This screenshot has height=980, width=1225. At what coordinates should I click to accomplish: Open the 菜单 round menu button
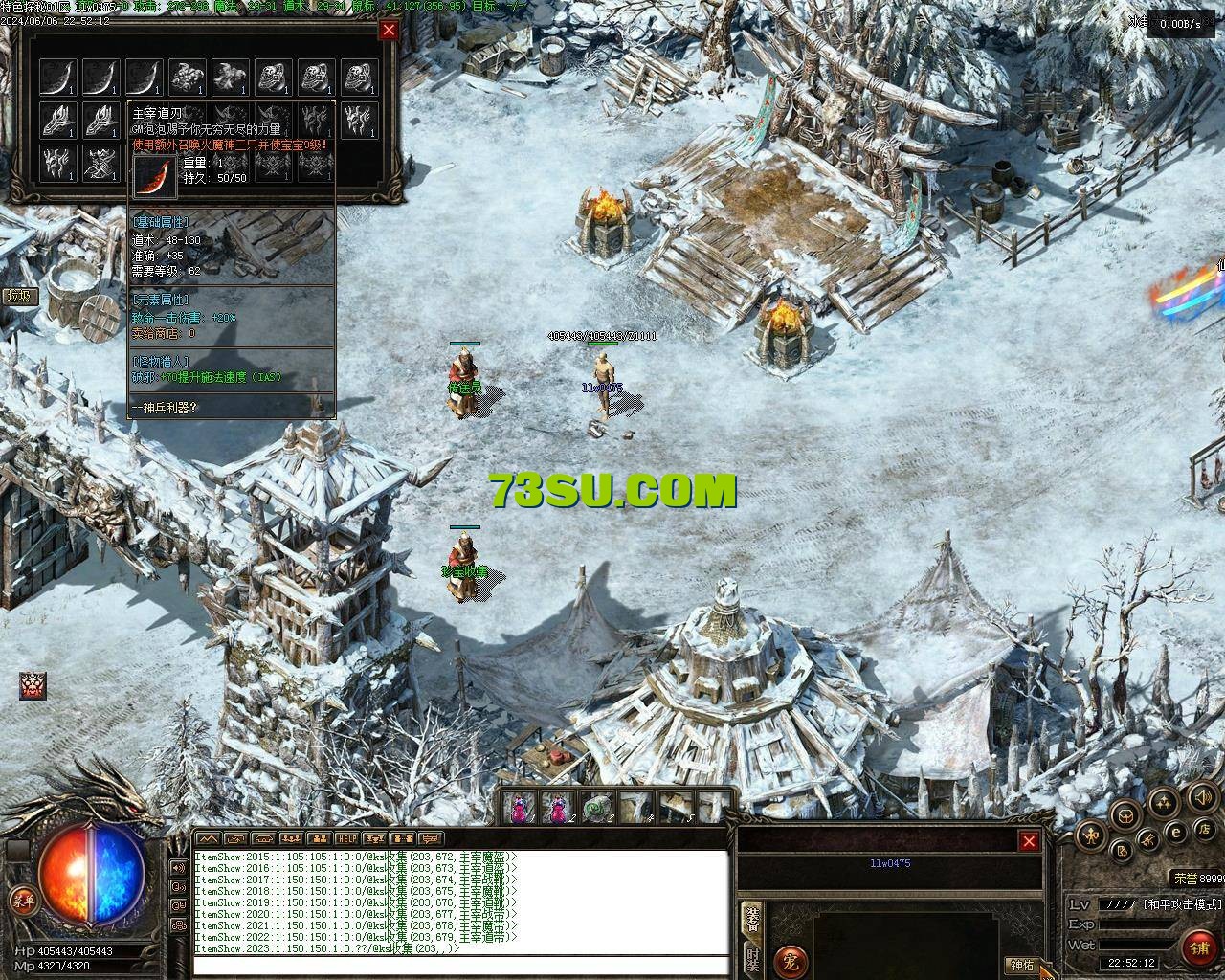pyautogui.click(x=22, y=900)
